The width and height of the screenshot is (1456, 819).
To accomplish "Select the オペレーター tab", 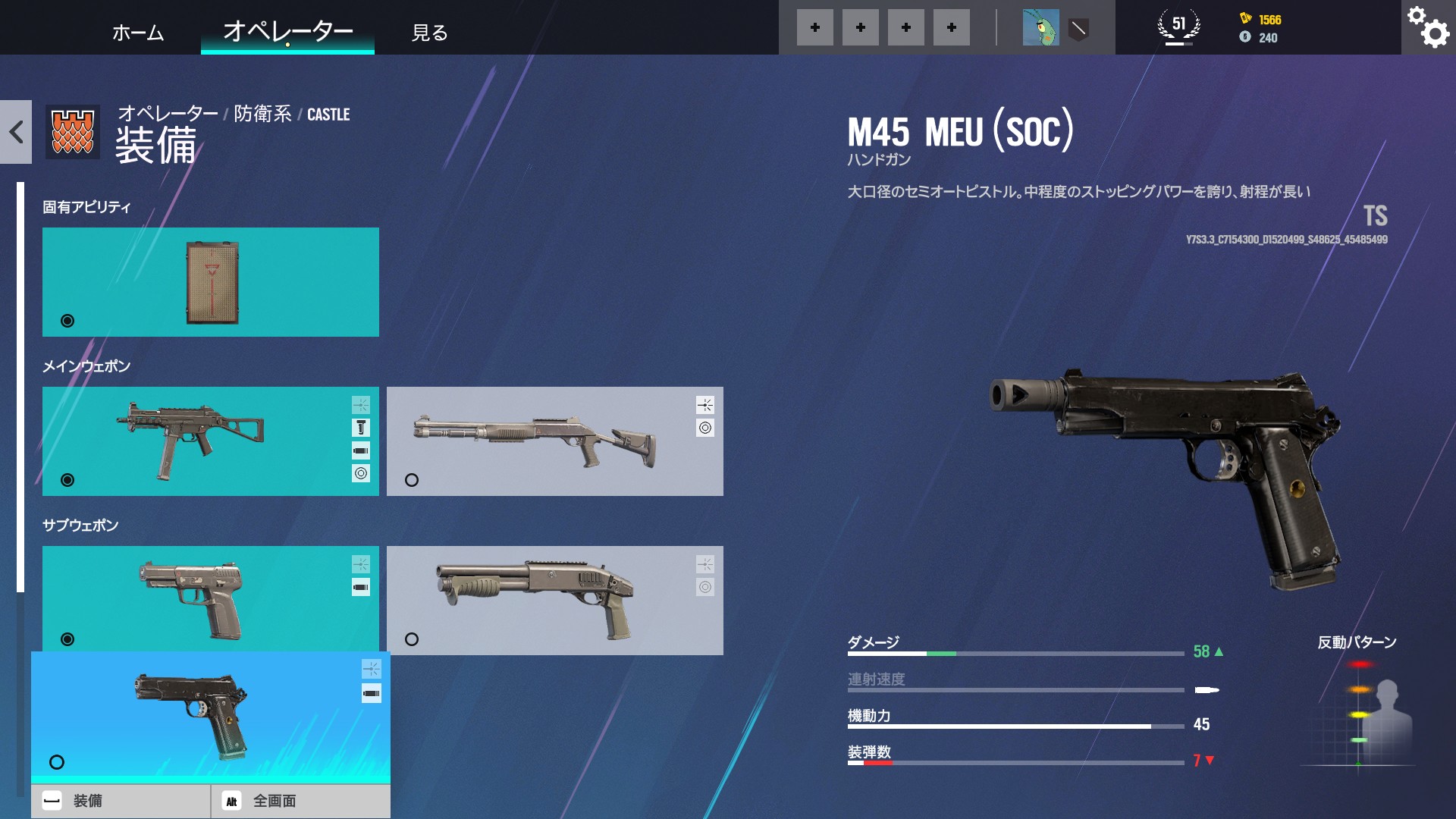I will coord(287,32).
